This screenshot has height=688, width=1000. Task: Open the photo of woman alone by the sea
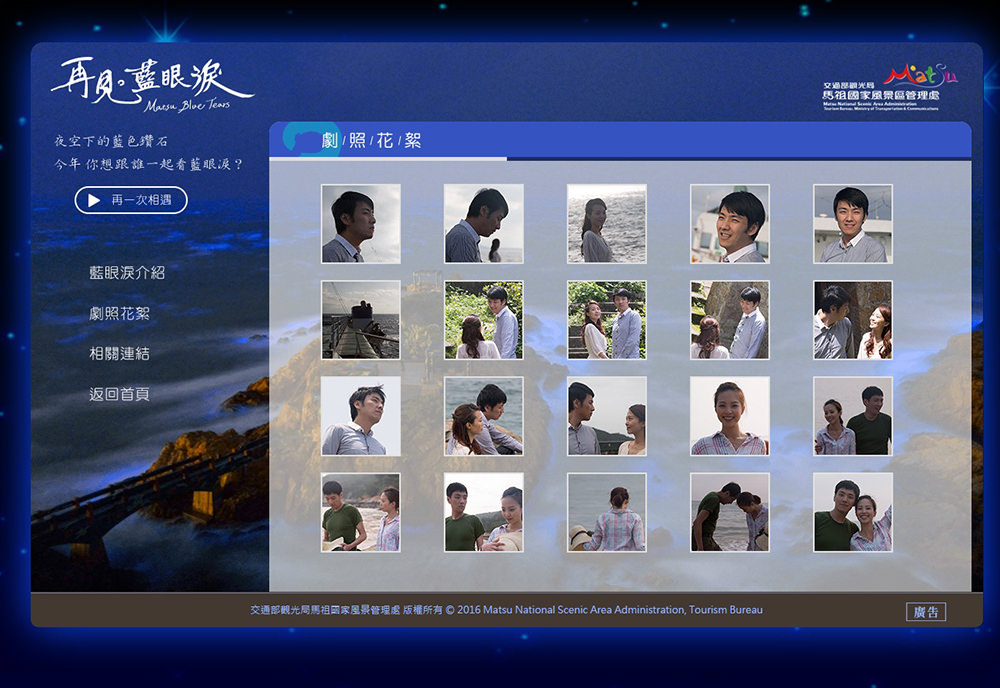[x=607, y=224]
